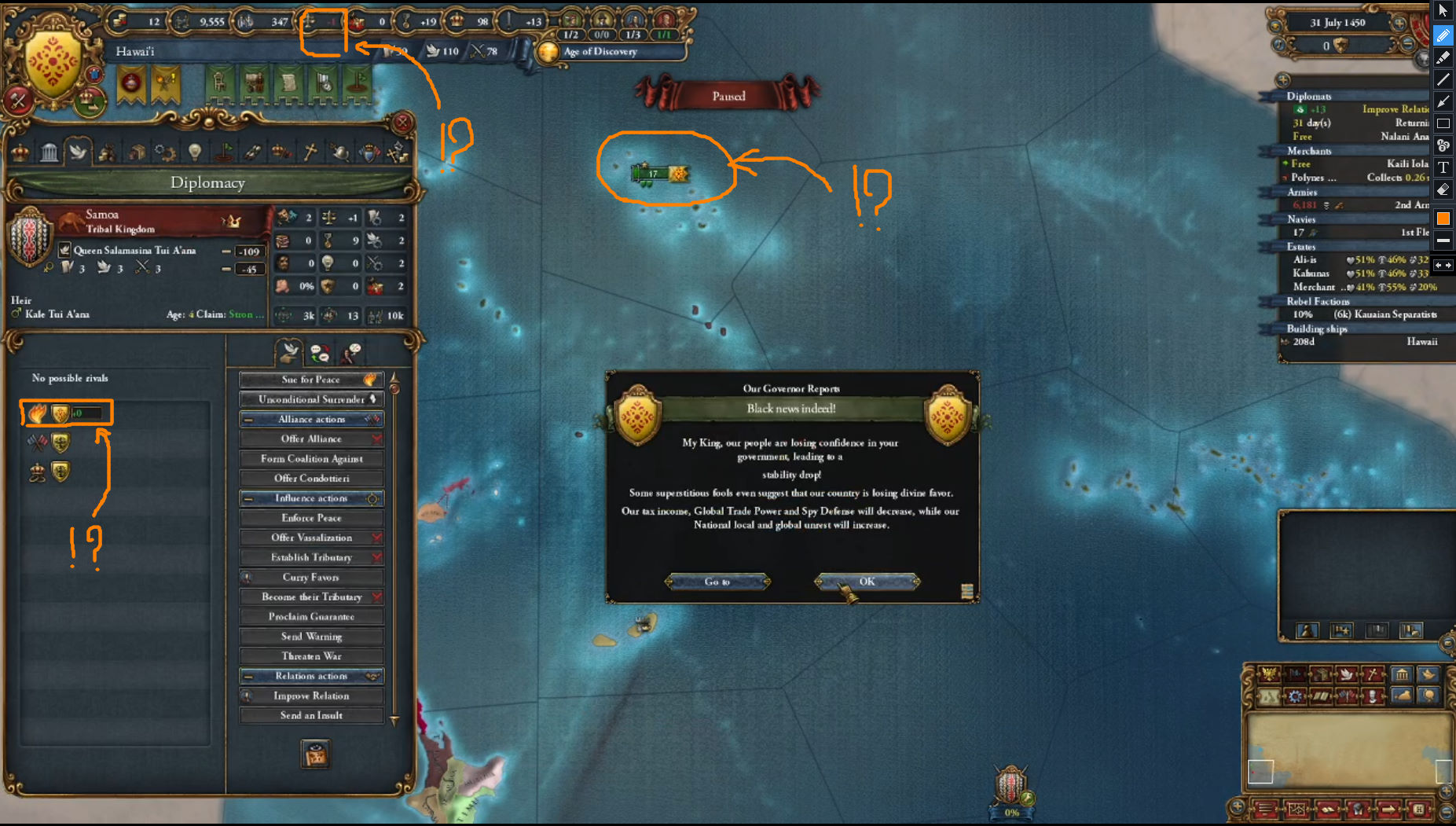Screen dimensions: 1456x826
Task: Select Unconditional Surrender option
Action: pyautogui.click(x=311, y=399)
